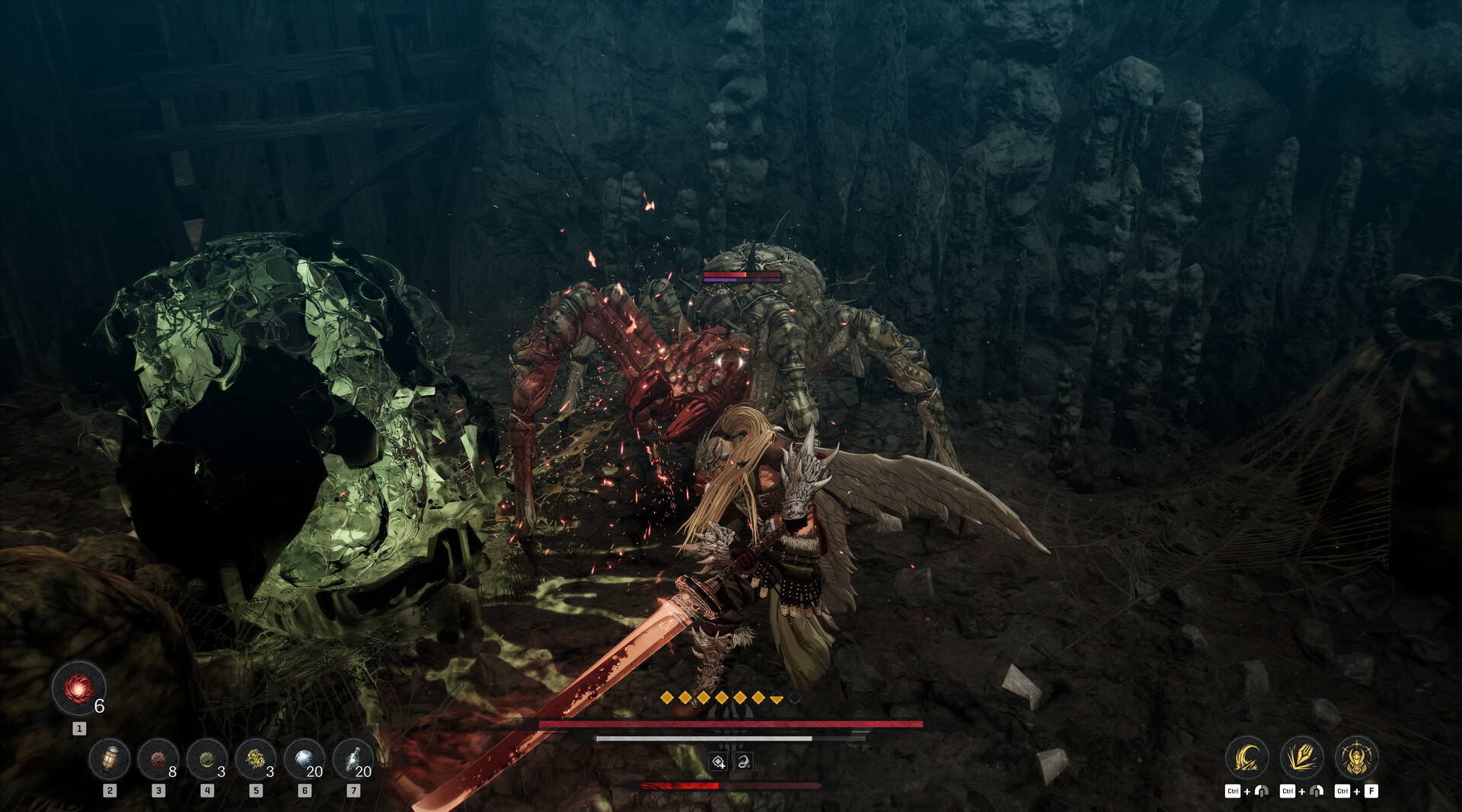The image size is (1462, 812).
Task: Click the swirling dragon buff status icon
Action: 743,762
